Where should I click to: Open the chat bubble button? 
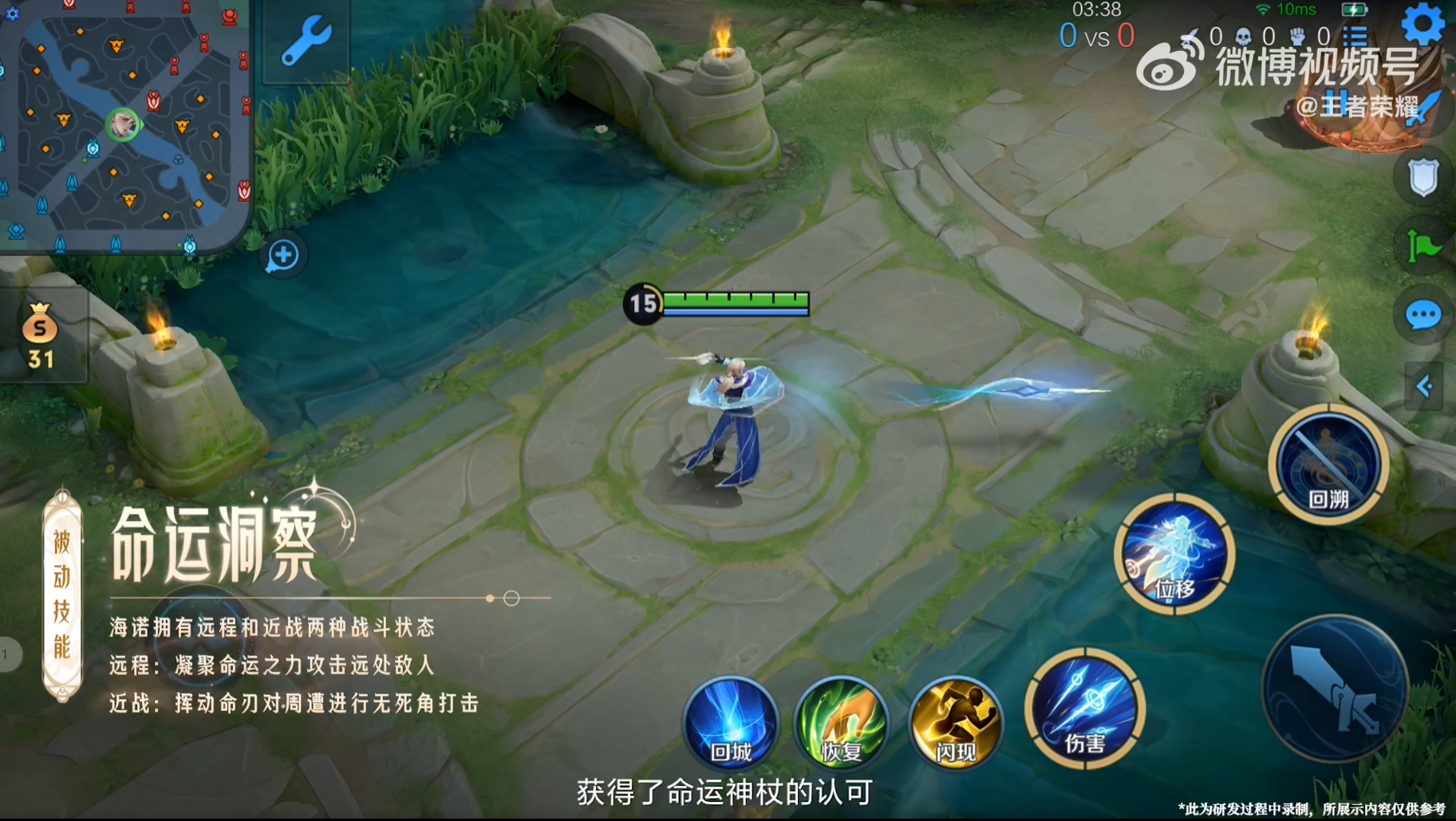pyautogui.click(x=1422, y=315)
